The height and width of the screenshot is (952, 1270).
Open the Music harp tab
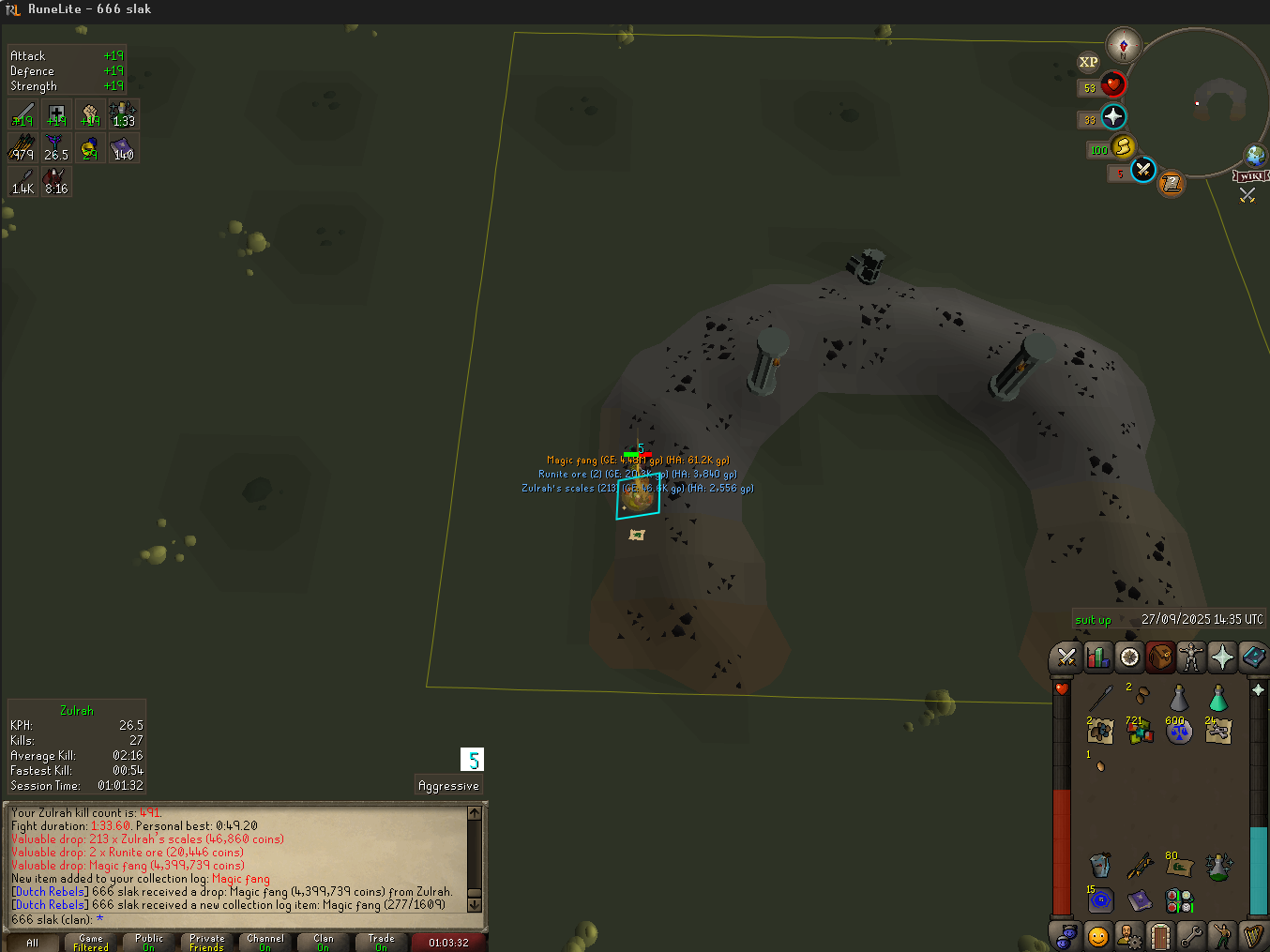[1252, 935]
